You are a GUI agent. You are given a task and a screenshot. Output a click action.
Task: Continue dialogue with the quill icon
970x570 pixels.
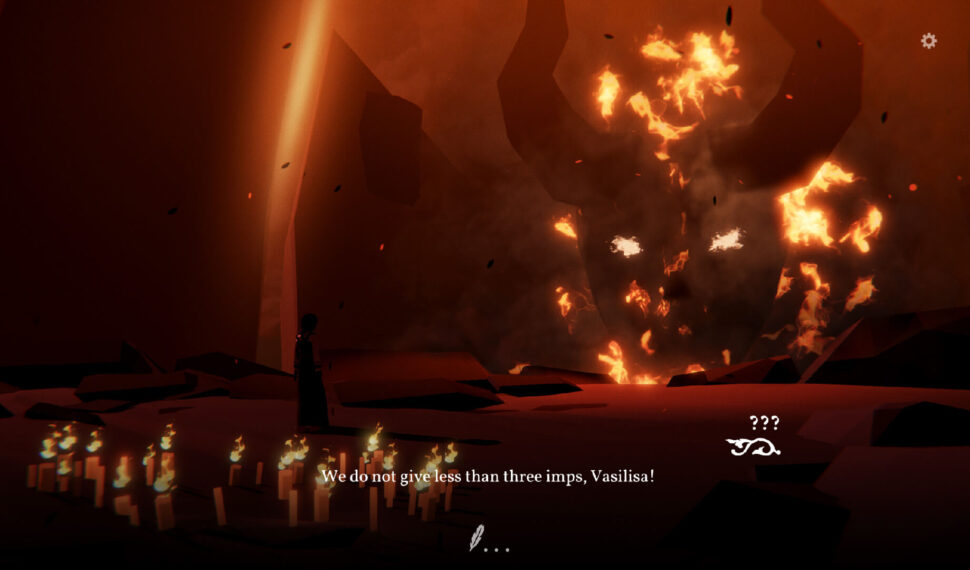(x=477, y=539)
